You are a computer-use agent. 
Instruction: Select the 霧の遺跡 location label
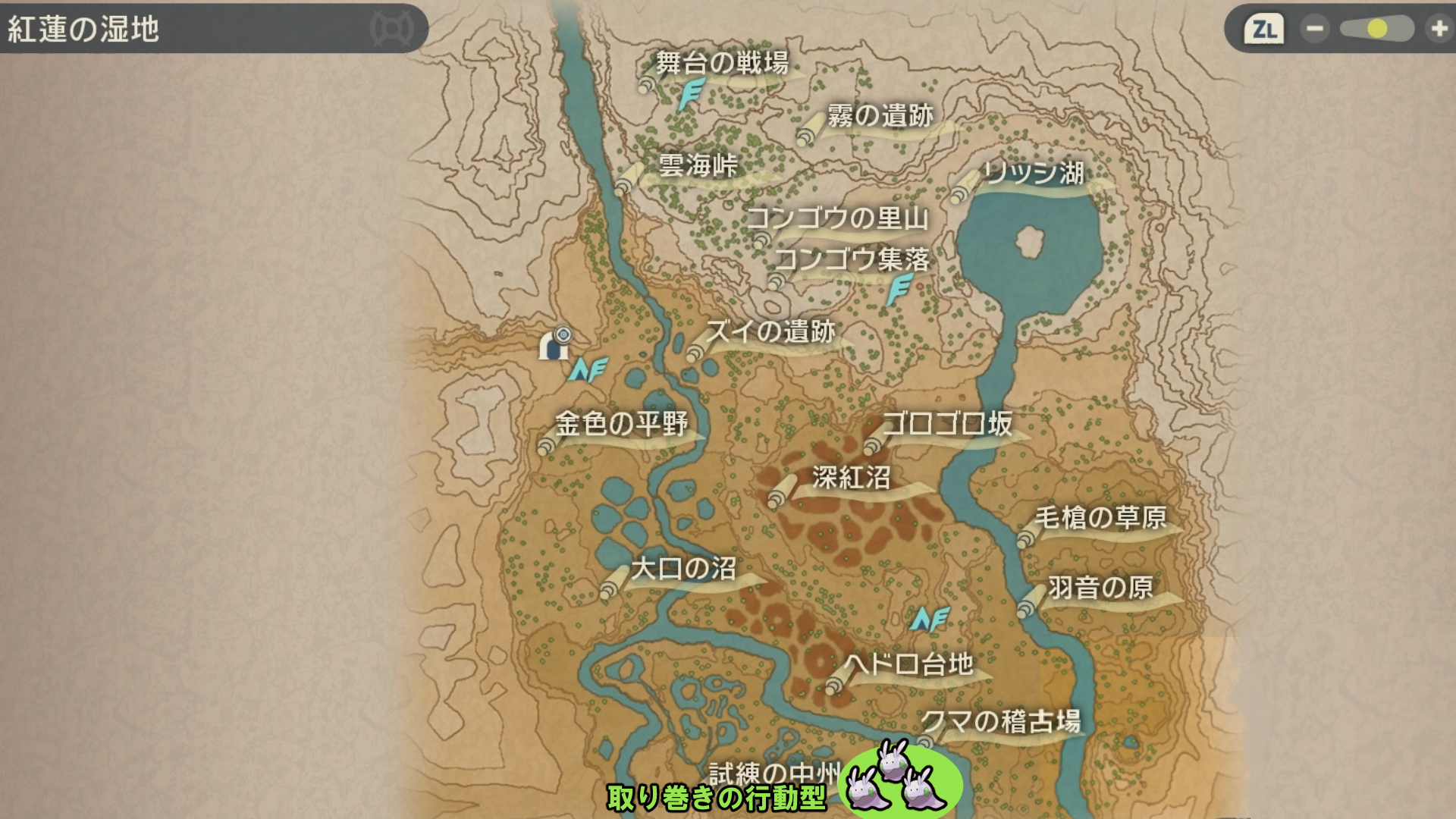click(880, 116)
